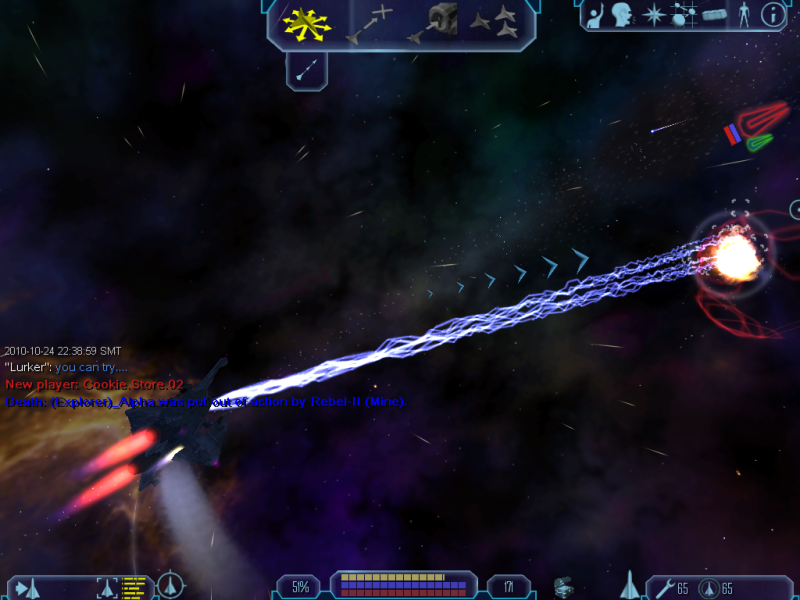The image size is (800, 600).
Task: Select the red and blue target marker
Action: [x=738, y=131]
